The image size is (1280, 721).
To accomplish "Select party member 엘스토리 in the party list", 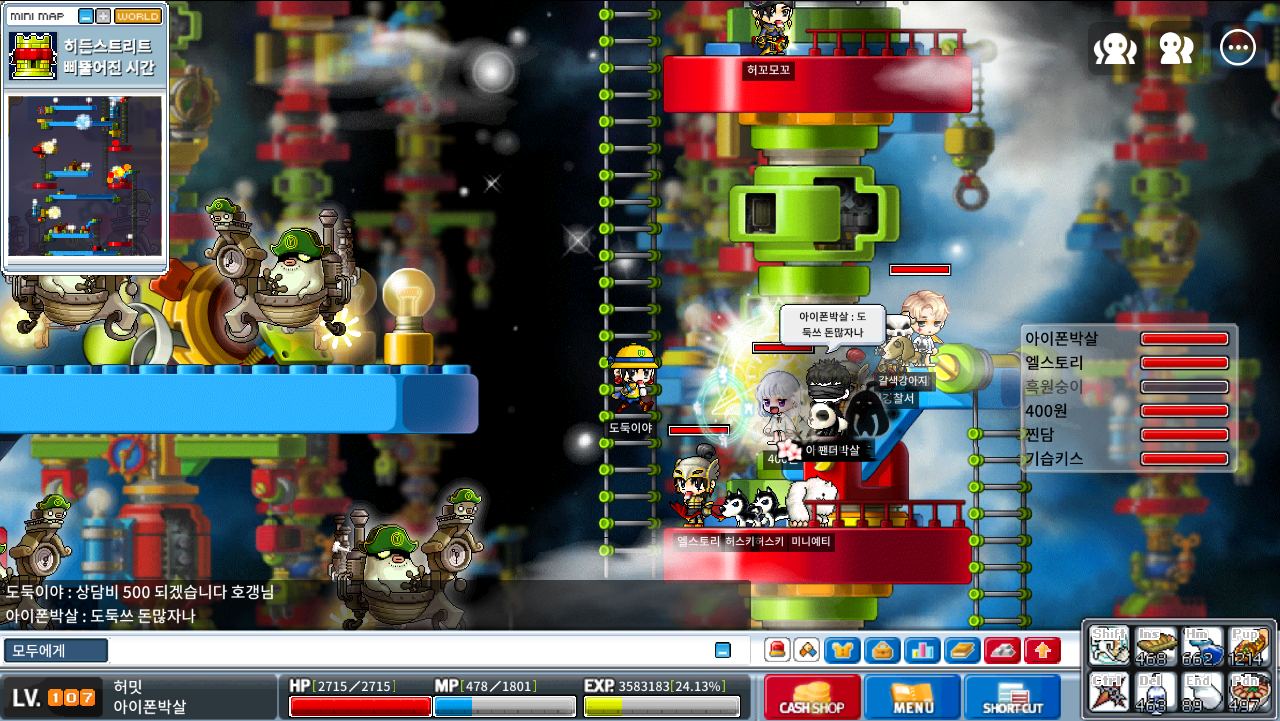I will [1054, 362].
